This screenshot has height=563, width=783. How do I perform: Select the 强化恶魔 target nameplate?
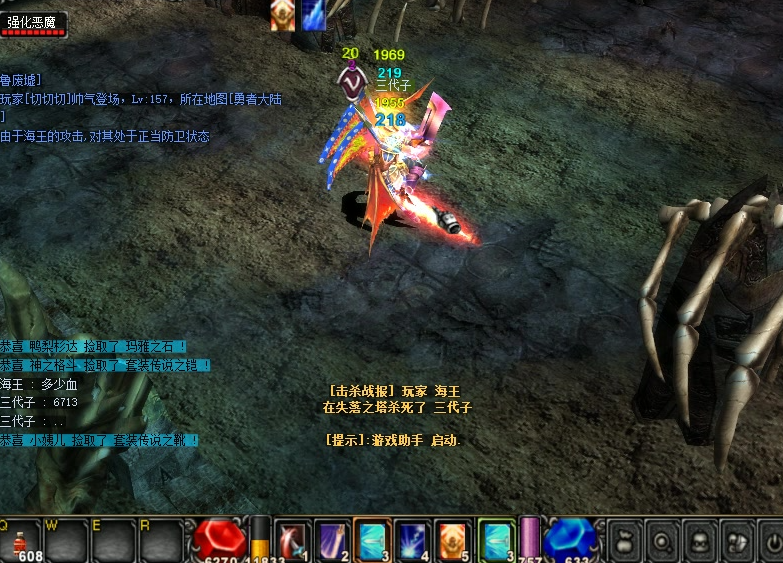(35, 22)
